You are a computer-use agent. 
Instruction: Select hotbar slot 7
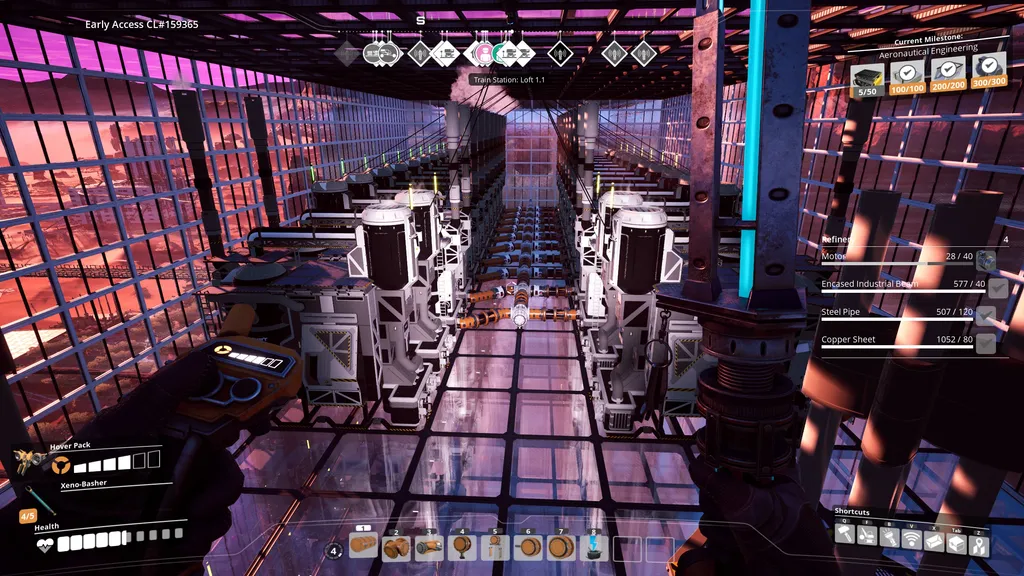561,547
